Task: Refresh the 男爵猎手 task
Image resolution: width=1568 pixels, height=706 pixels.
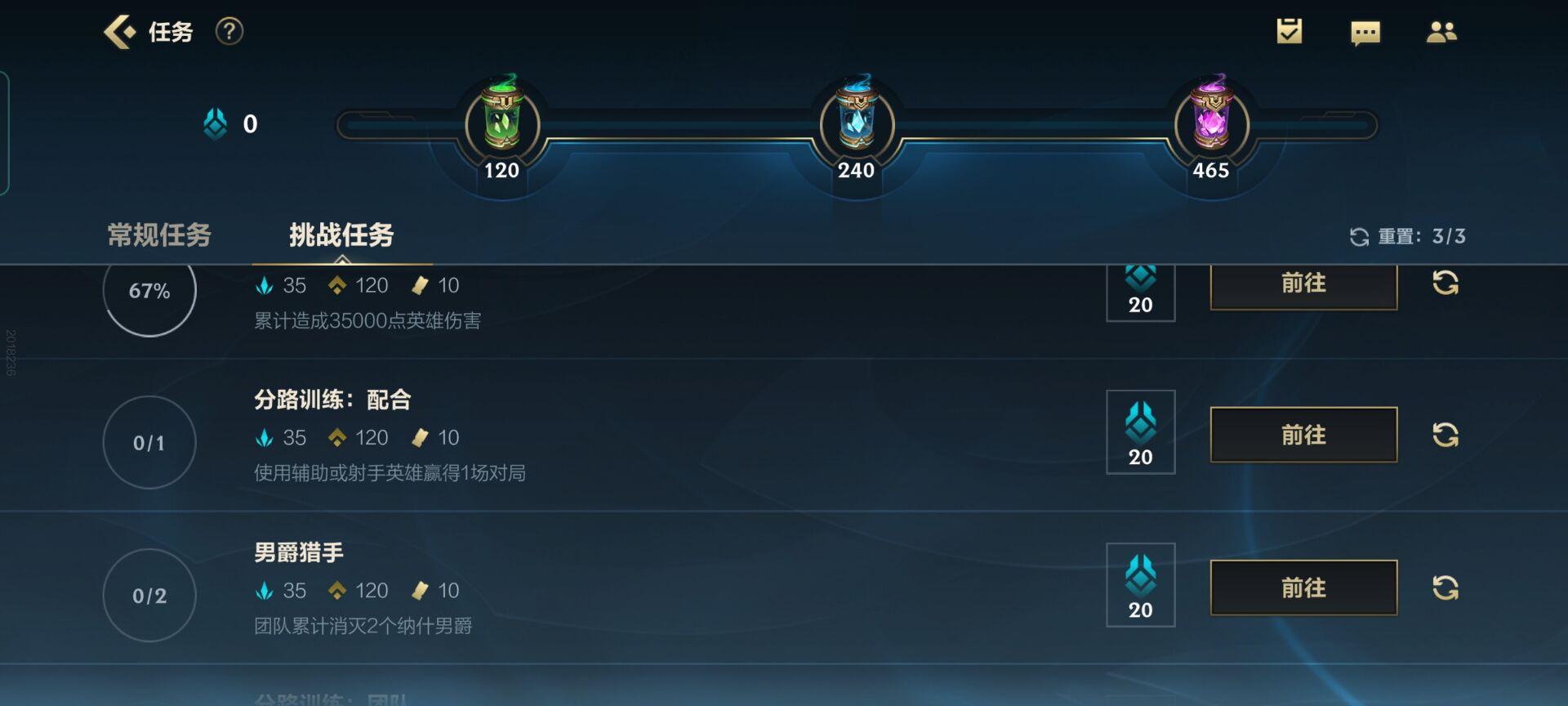Action: (x=1445, y=588)
